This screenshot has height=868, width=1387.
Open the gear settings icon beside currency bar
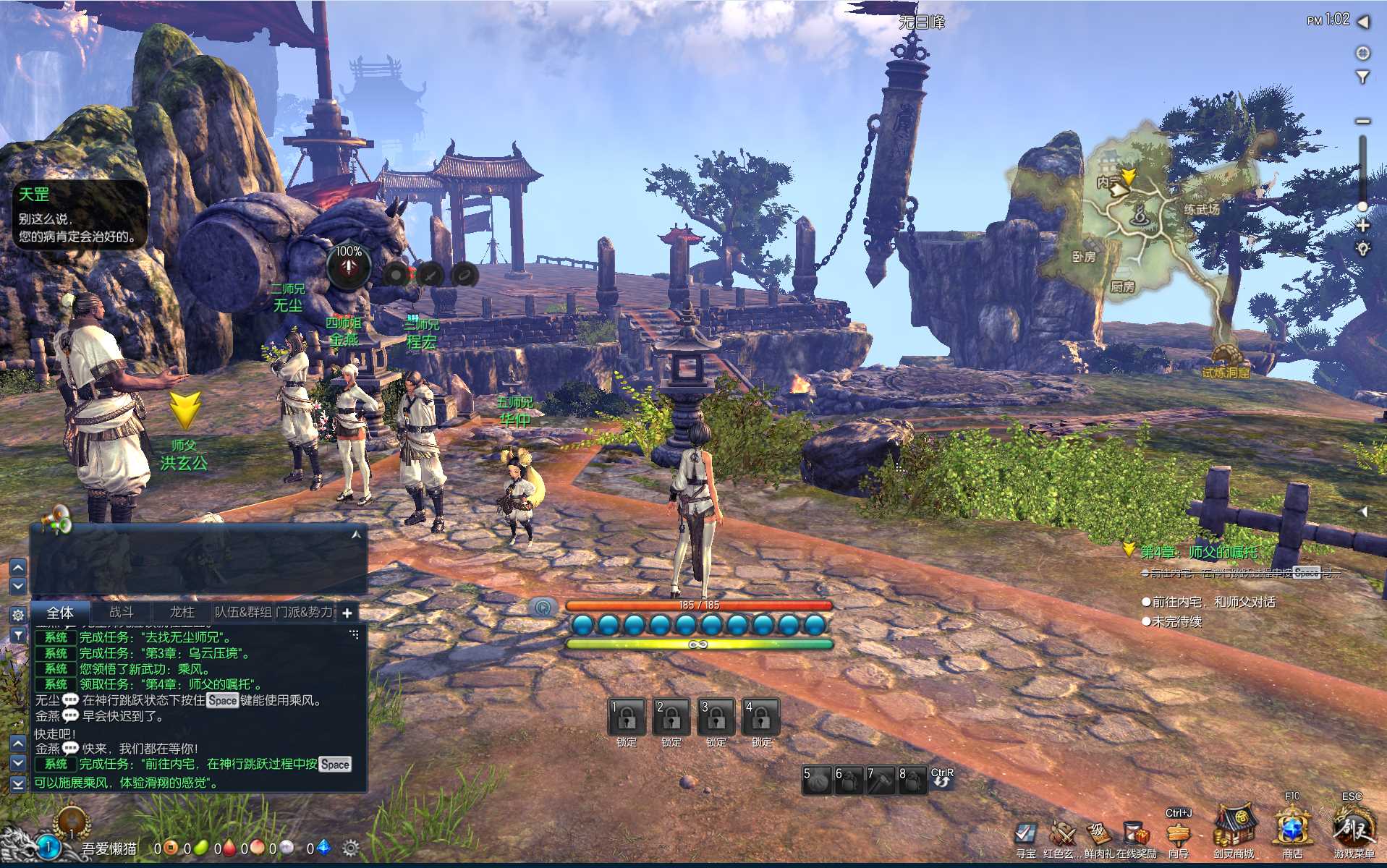pyautogui.click(x=351, y=848)
